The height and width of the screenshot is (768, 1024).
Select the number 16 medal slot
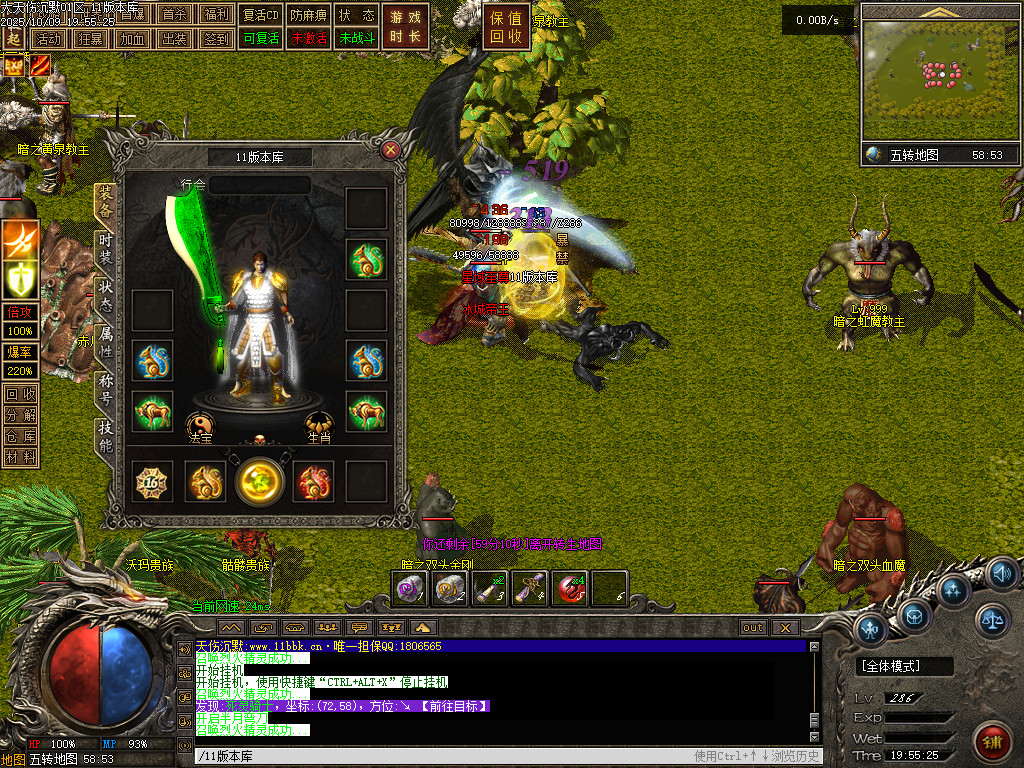[154, 481]
